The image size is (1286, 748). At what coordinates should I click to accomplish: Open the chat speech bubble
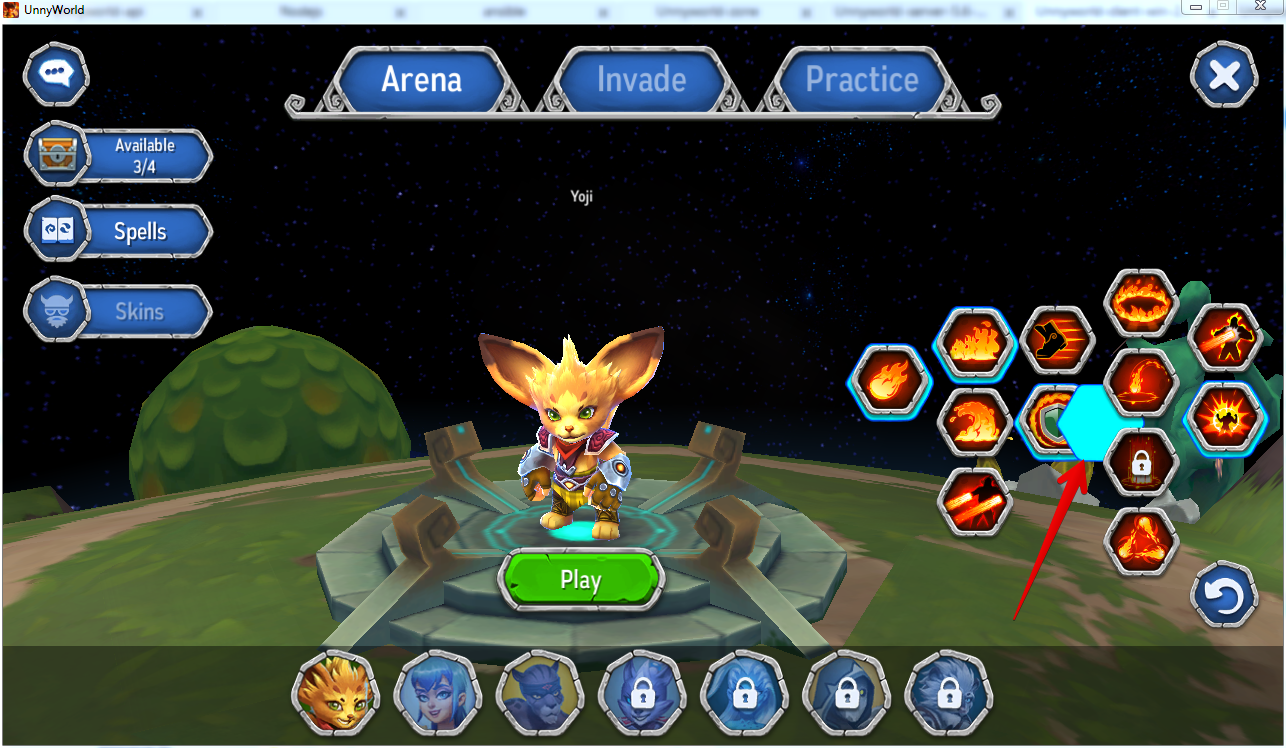click(56, 74)
